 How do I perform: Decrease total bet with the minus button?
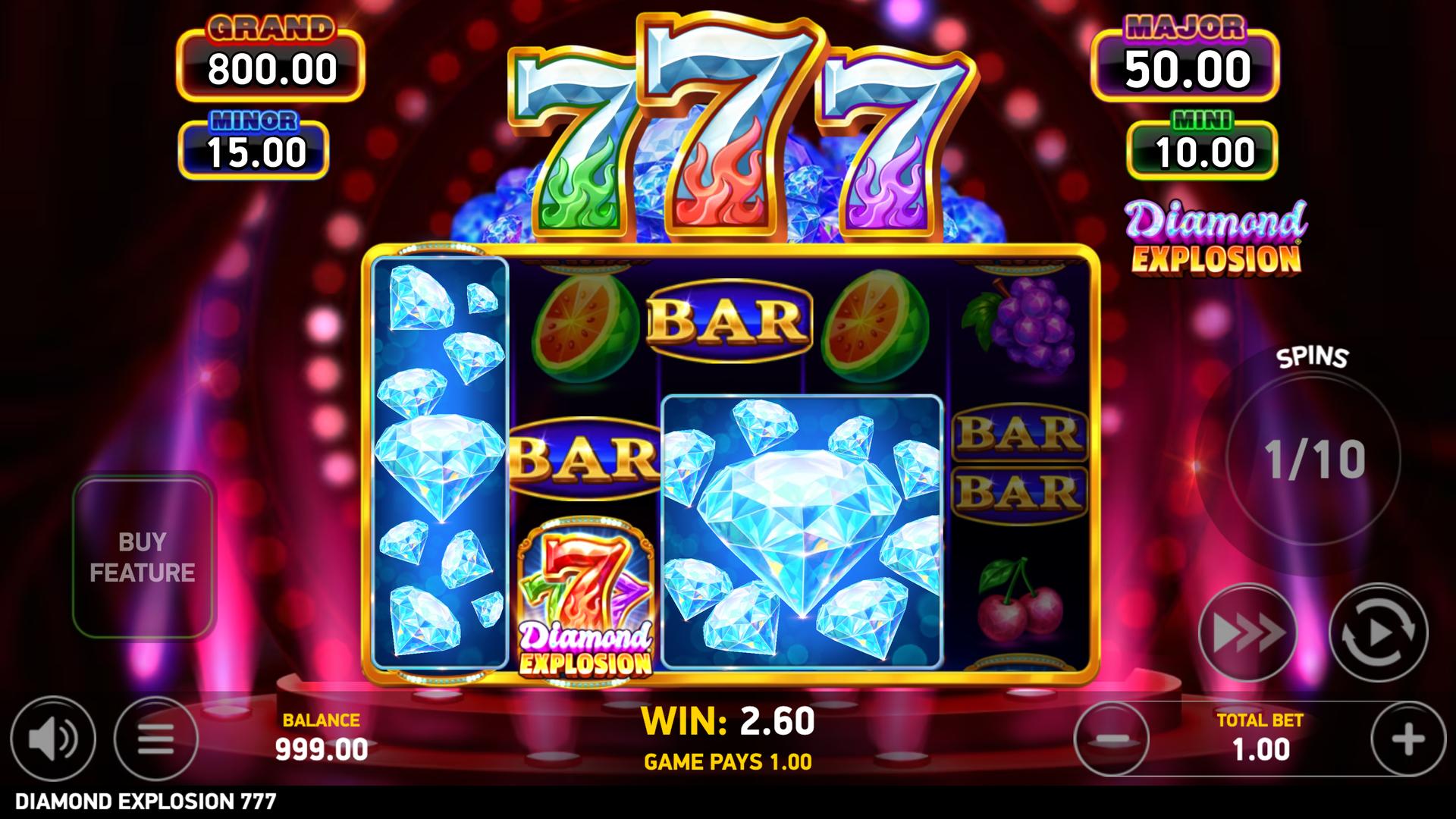pyautogui.click(x=1111, y=739)
